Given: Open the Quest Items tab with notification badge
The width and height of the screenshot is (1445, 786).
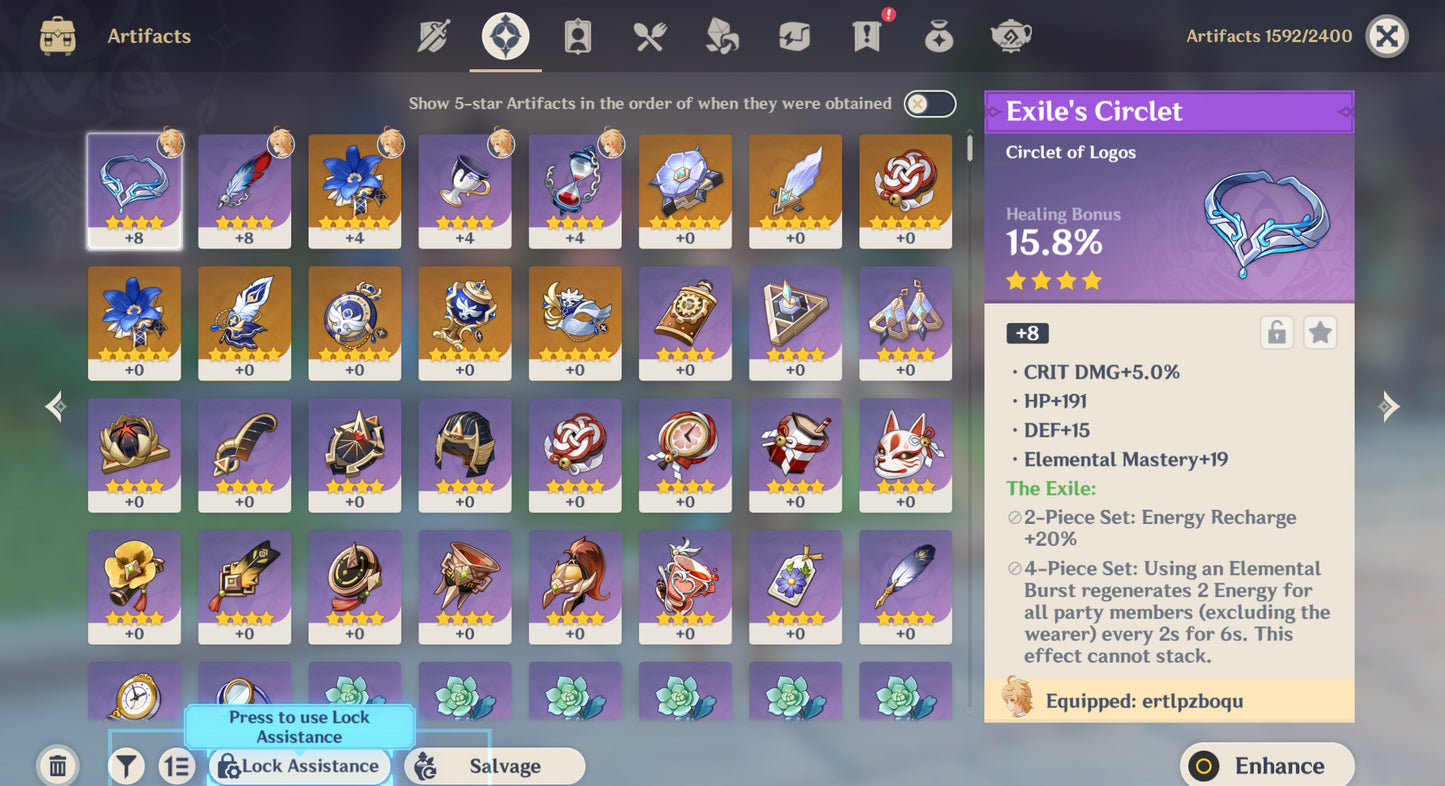Looking at the screenshot, I should coord(865,36).
